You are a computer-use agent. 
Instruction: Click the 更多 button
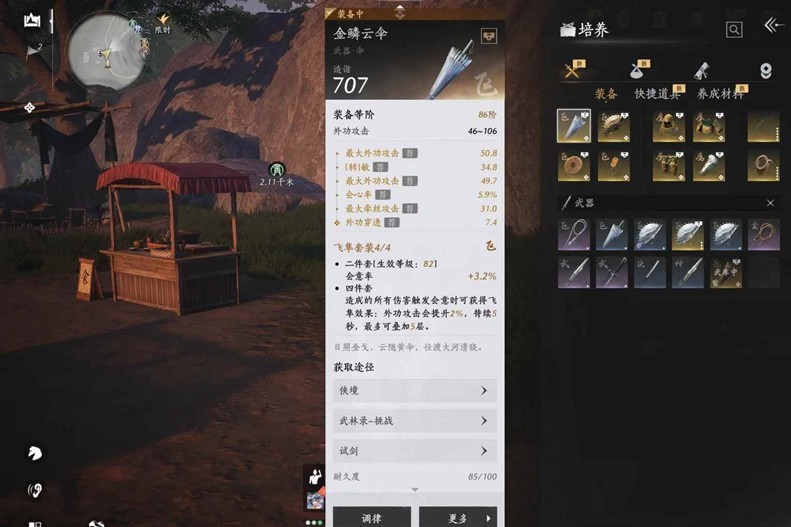click(457, 517)
